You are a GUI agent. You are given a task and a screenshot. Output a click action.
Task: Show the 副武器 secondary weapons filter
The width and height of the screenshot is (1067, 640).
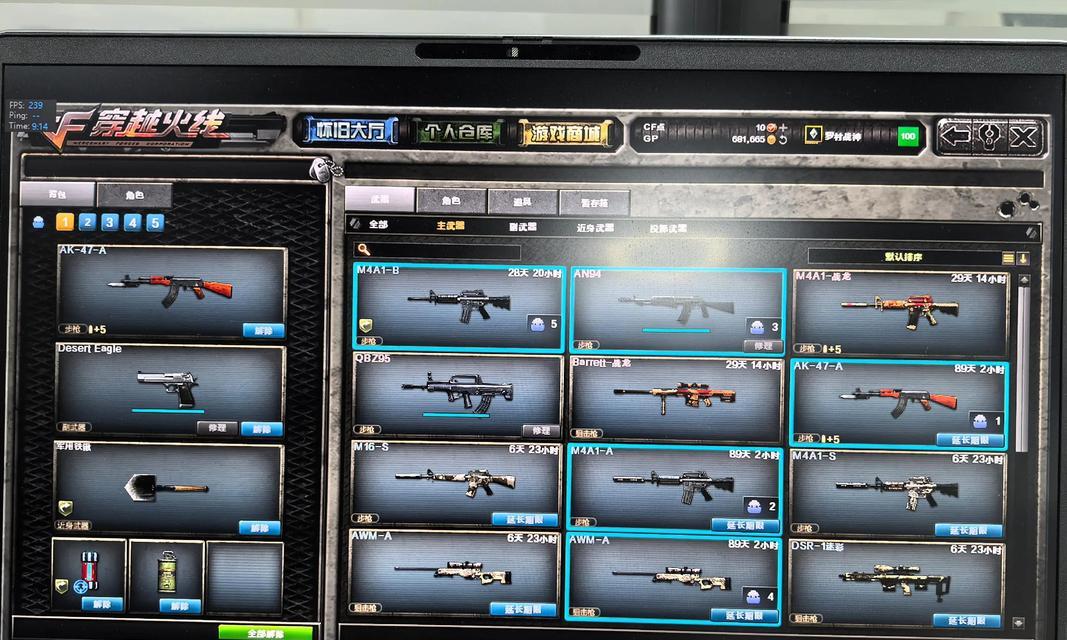522,227
